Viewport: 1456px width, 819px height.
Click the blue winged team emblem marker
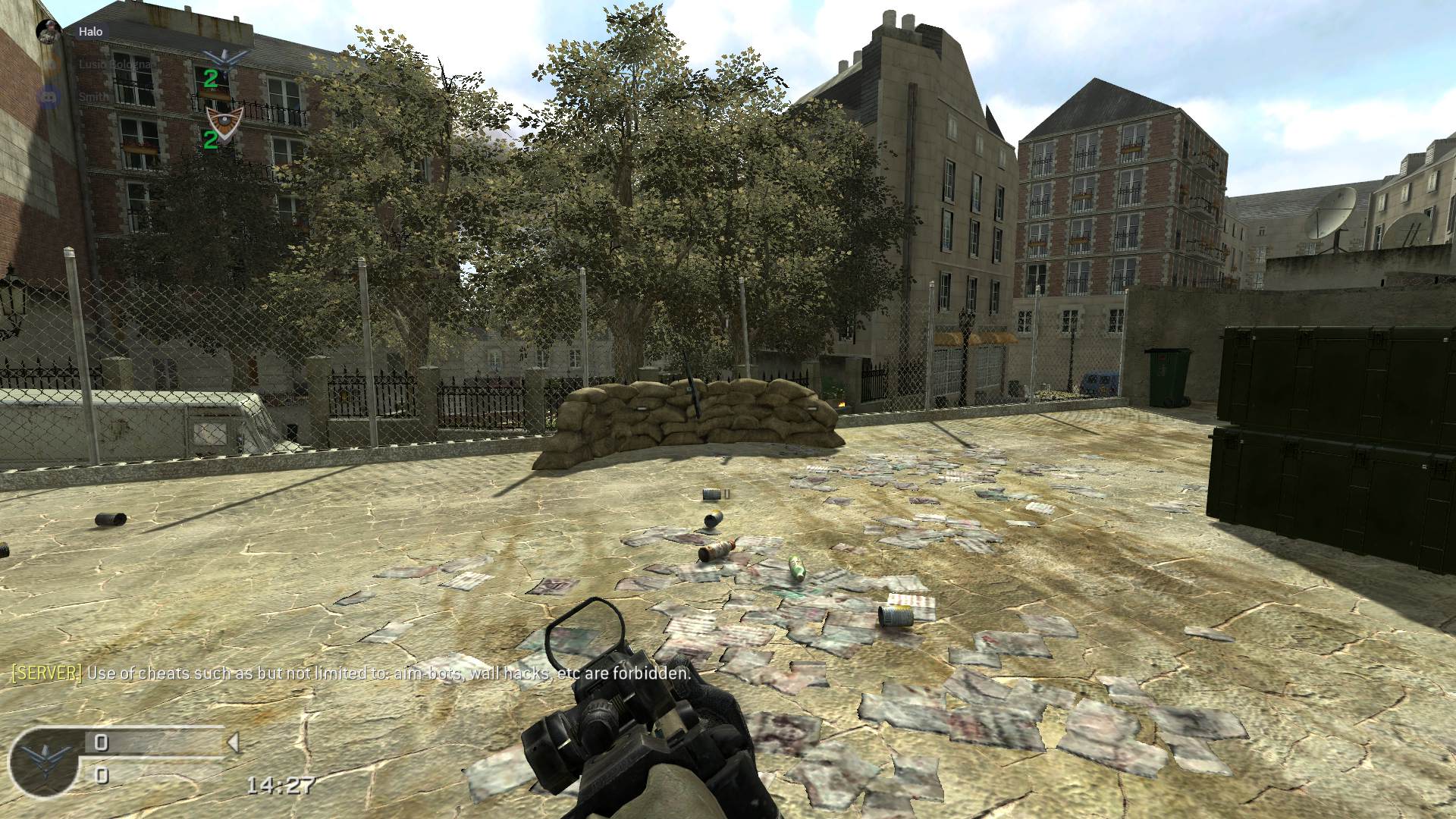pos(225,57)
